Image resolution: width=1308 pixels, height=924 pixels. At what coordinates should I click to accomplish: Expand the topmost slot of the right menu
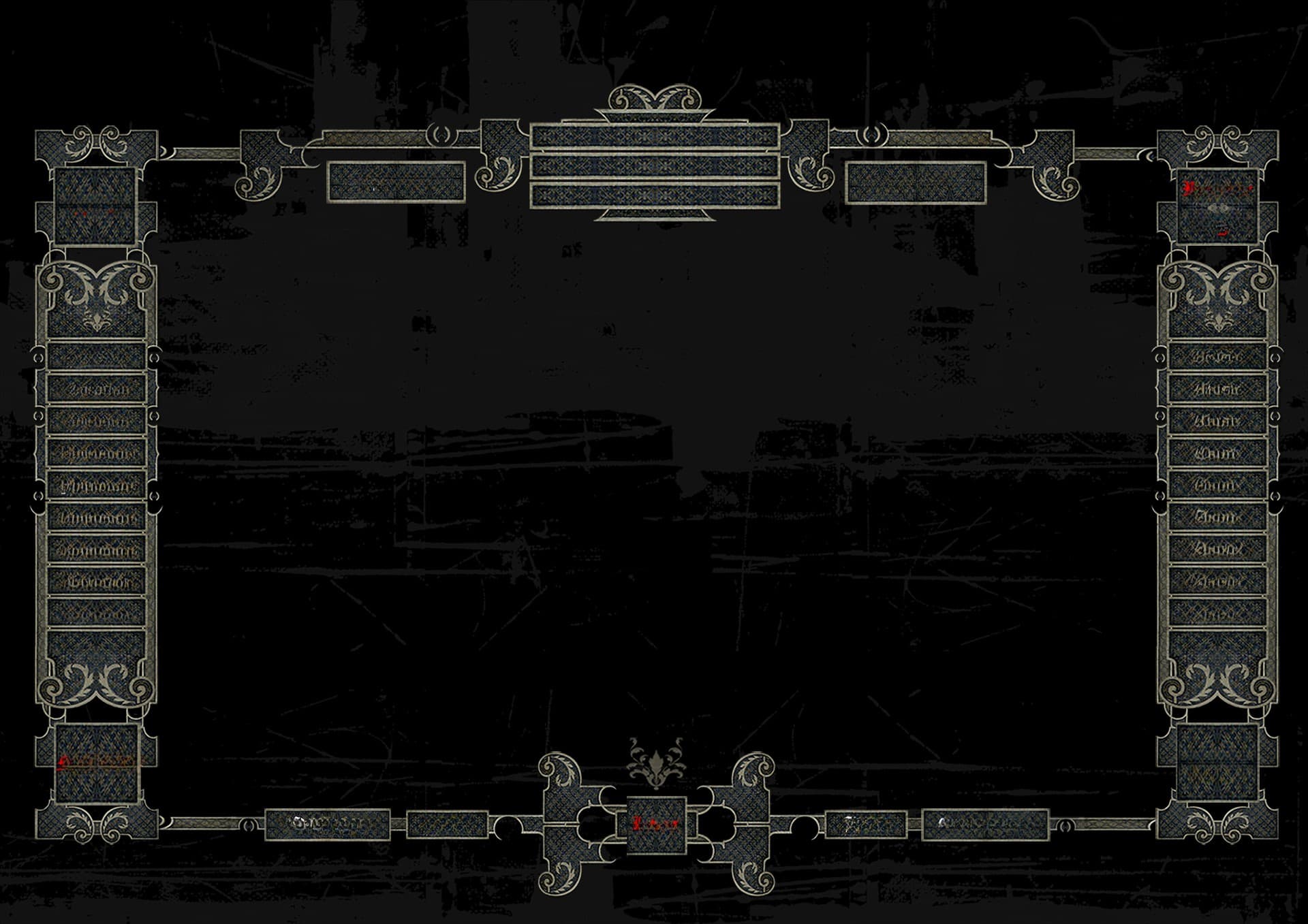coord(1216,357)
